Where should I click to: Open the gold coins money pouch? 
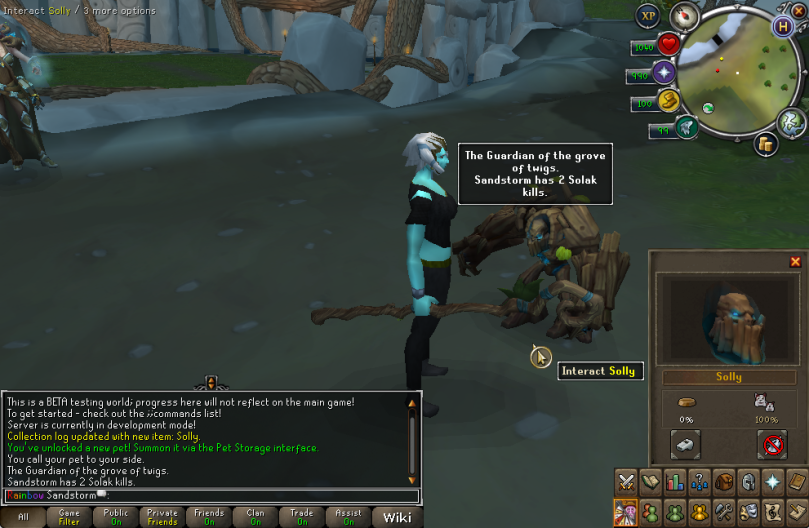tap(767, 144)
